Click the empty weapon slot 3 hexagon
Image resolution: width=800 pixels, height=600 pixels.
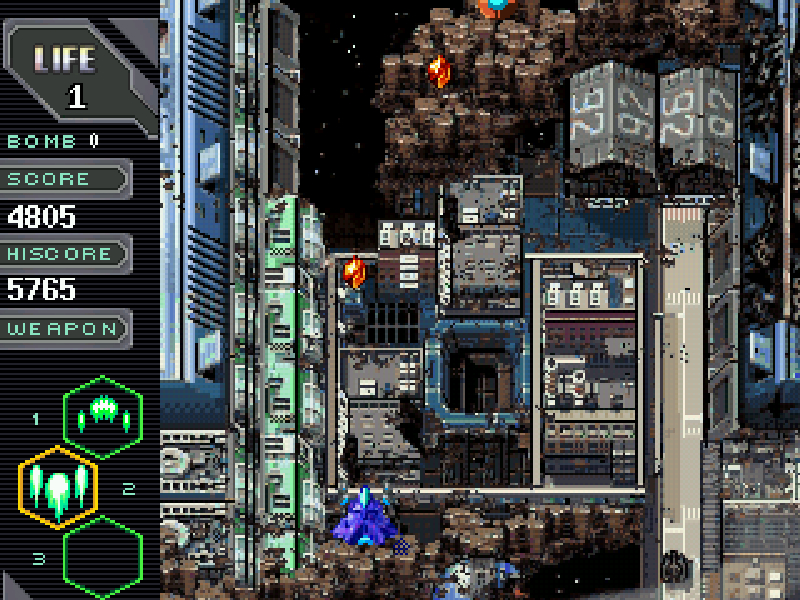point(103,557)
